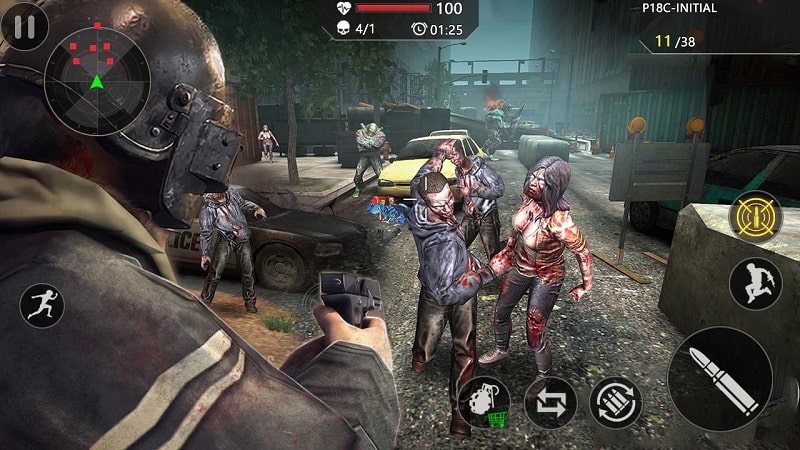
Task: Switch weapons using the swap arrows button
Action: tap(551, 402)
